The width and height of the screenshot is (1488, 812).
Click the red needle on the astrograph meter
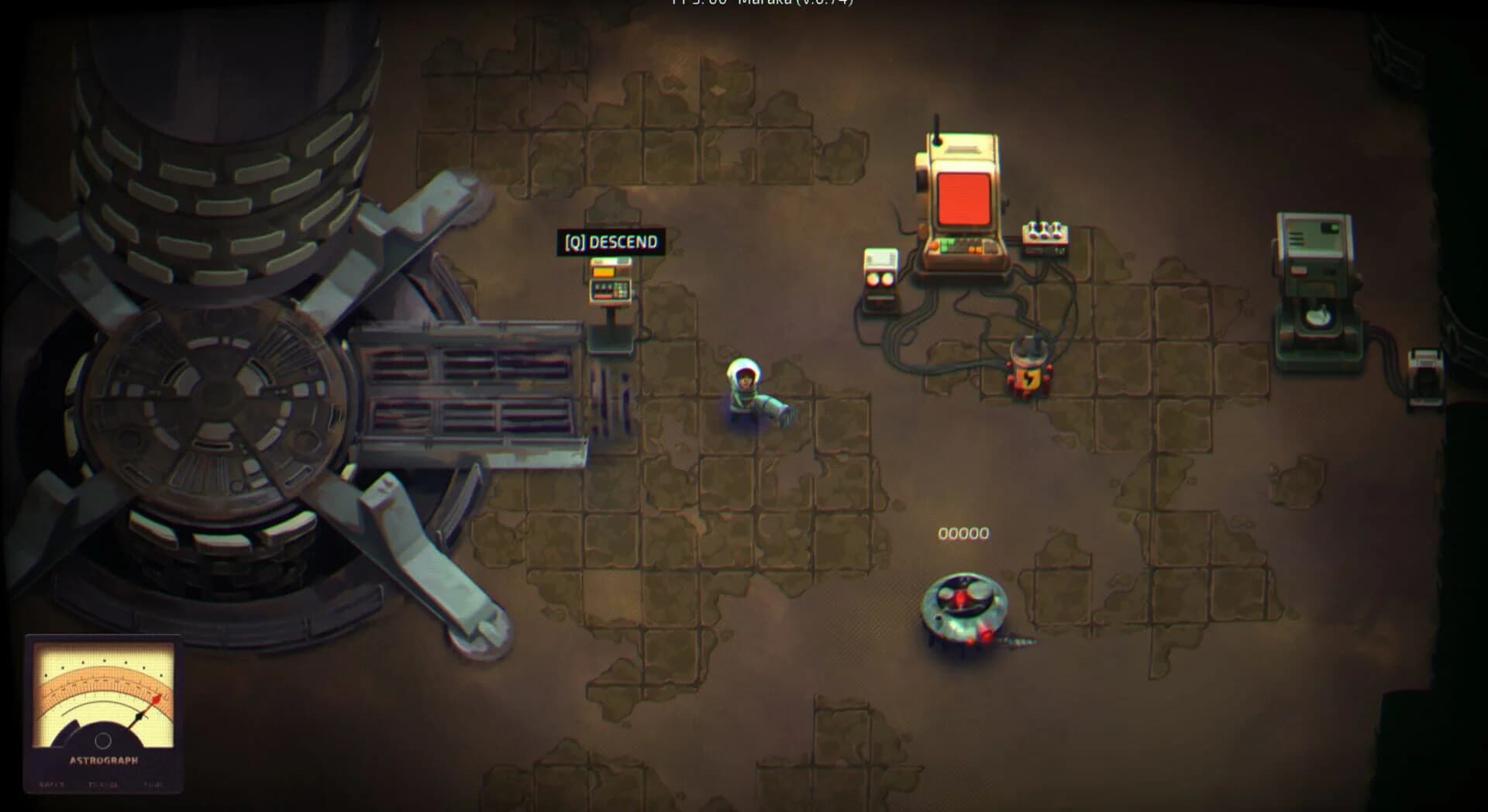[x=155, y=700]
